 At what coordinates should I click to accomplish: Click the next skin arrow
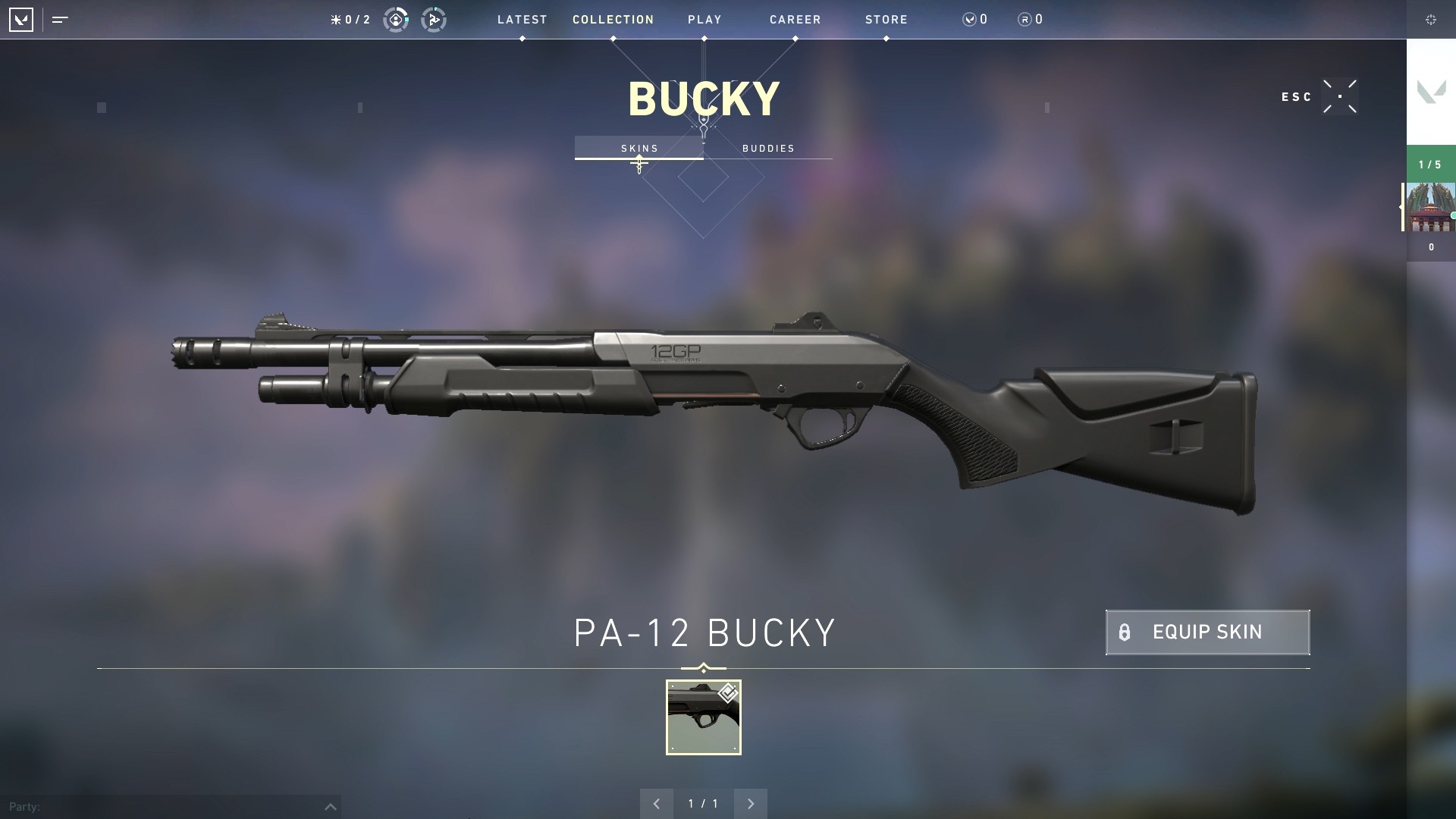[x=751, y=803]
